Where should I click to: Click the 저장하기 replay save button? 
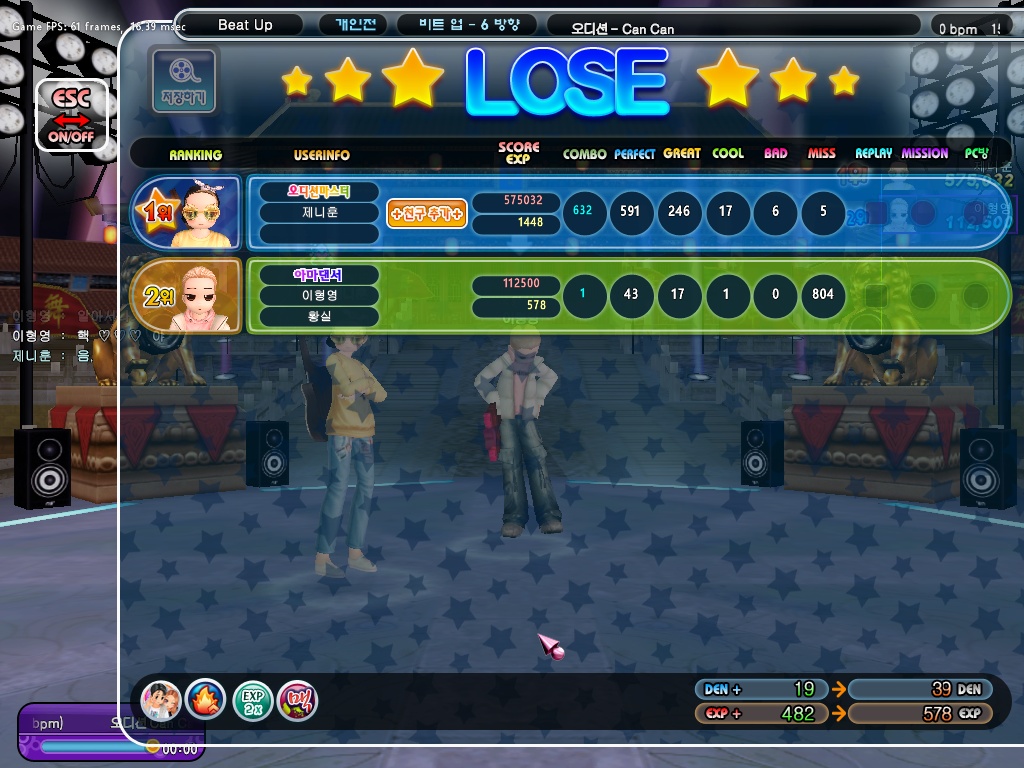183,80
